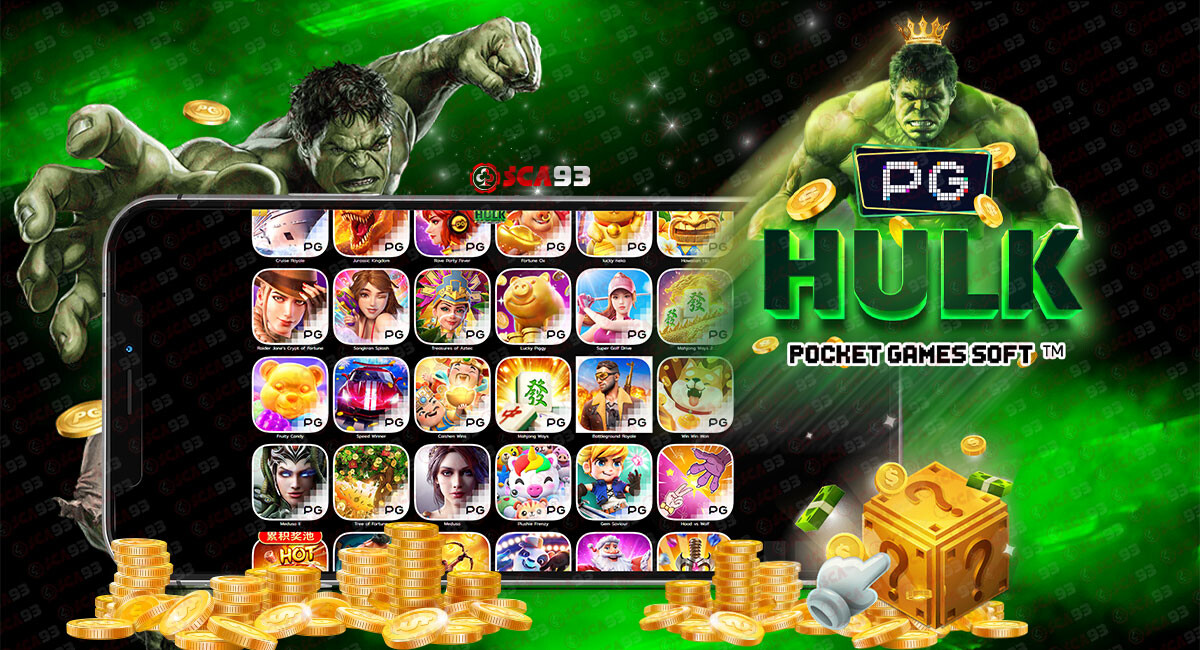Launch the Gem Saviour game
Image resolution: width=1200 pixels, height=650 pixels.
614,481
